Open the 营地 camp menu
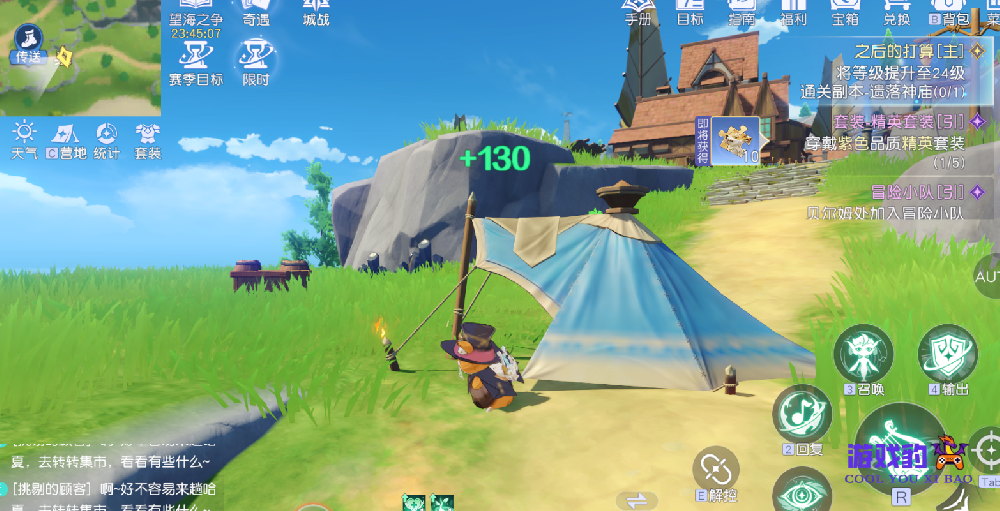This screenshot has height=511, width=1000. click(x=66, y=138)
